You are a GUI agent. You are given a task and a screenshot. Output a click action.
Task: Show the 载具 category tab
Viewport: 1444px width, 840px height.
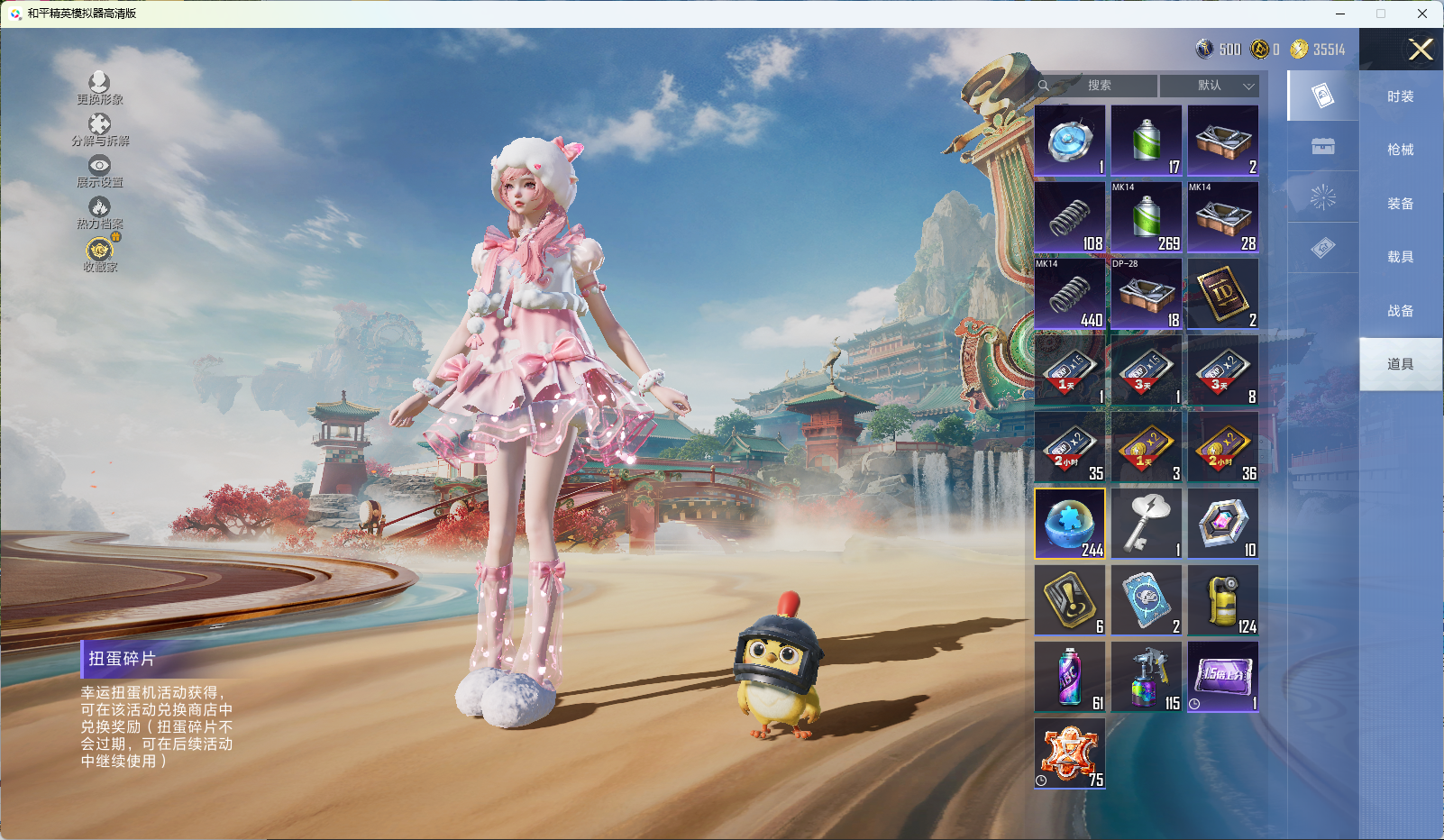pos(1400,257)
